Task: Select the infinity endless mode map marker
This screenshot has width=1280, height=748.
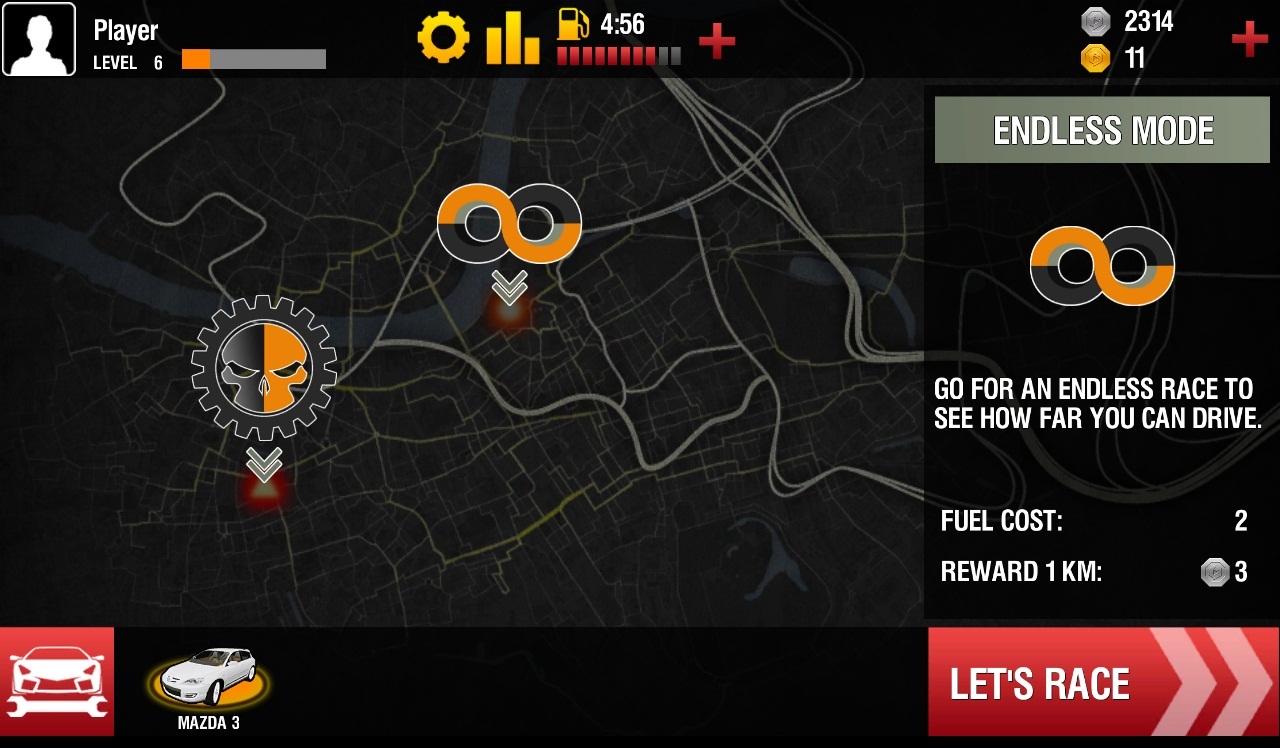Action: pyautogui.click(x=509, y=224)
